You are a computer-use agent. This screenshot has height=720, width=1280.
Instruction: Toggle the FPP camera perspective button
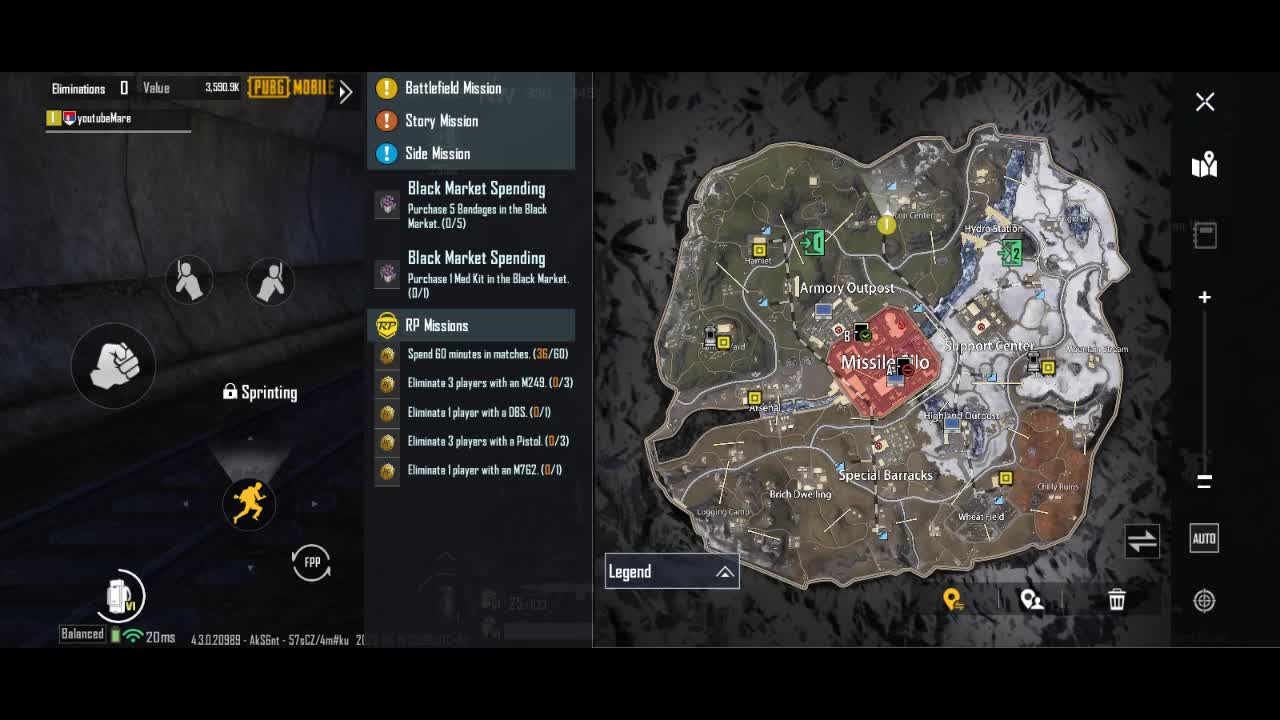click(x=312, y=562)
